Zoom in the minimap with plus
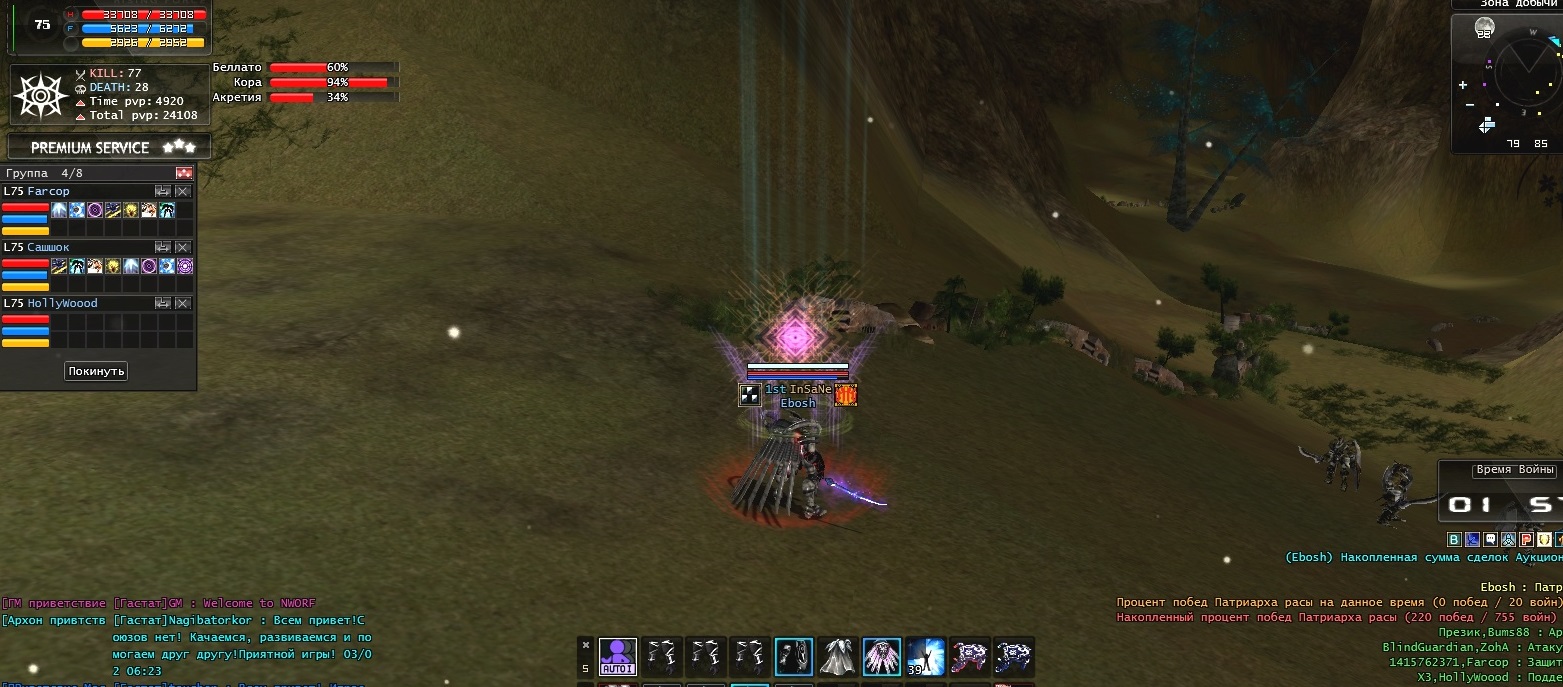This screenshot has height=687, width=1563. click(1464, 85)
